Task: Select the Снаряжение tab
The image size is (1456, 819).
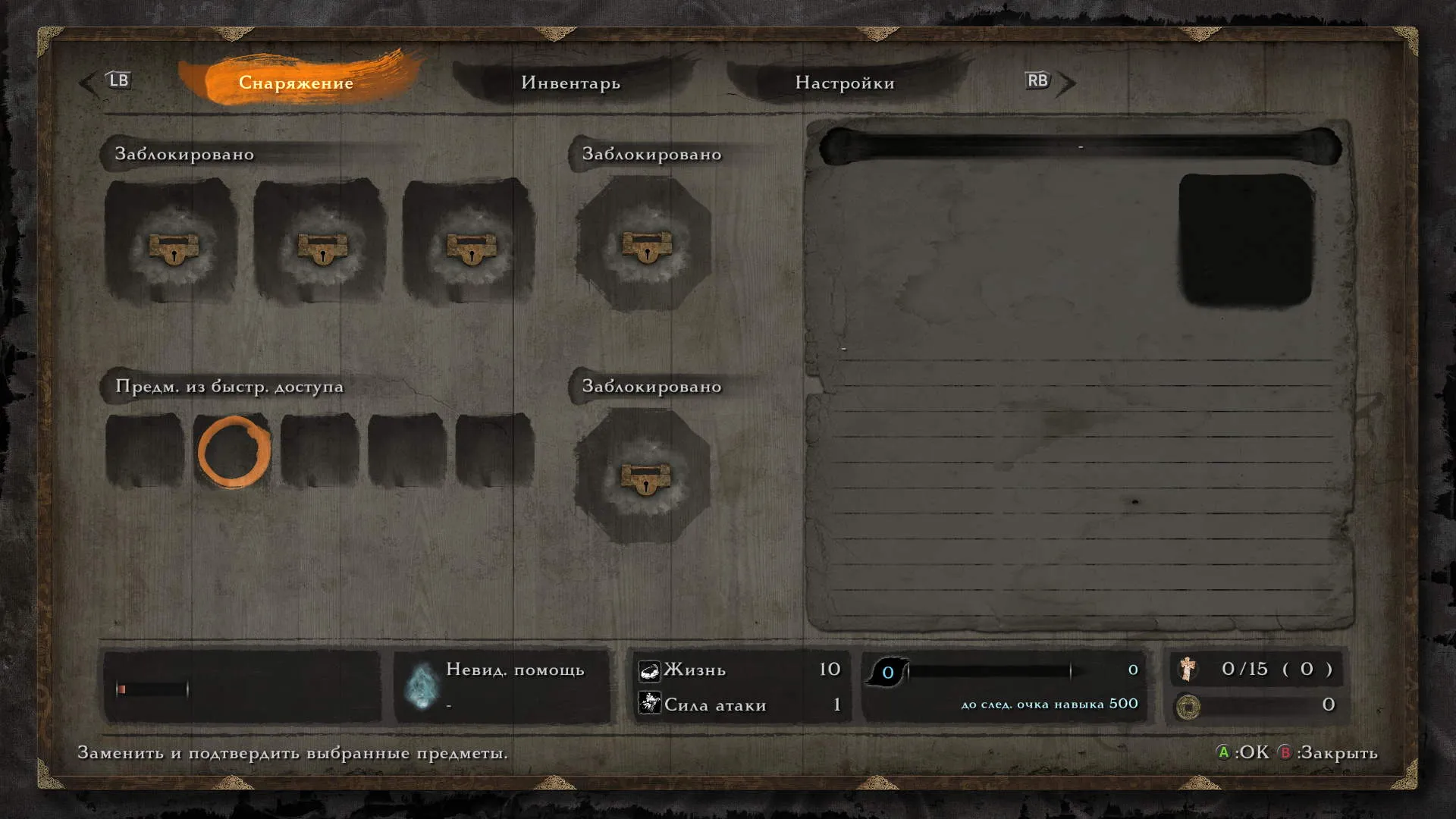Action: [296, 83]
